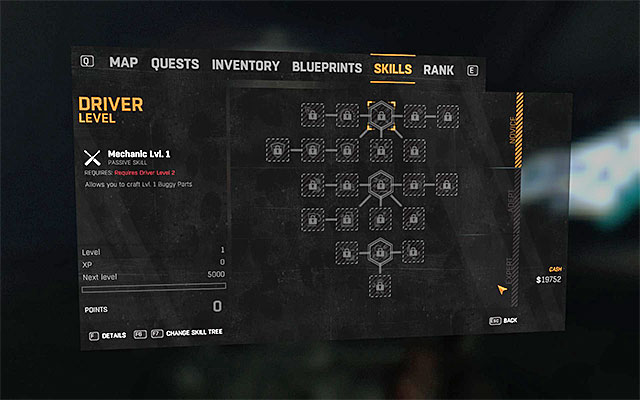Select the highlighted Mechanic Lvl. 1 skill node
The width and height of the screenshot is (640, 400).
click(380, 116)
